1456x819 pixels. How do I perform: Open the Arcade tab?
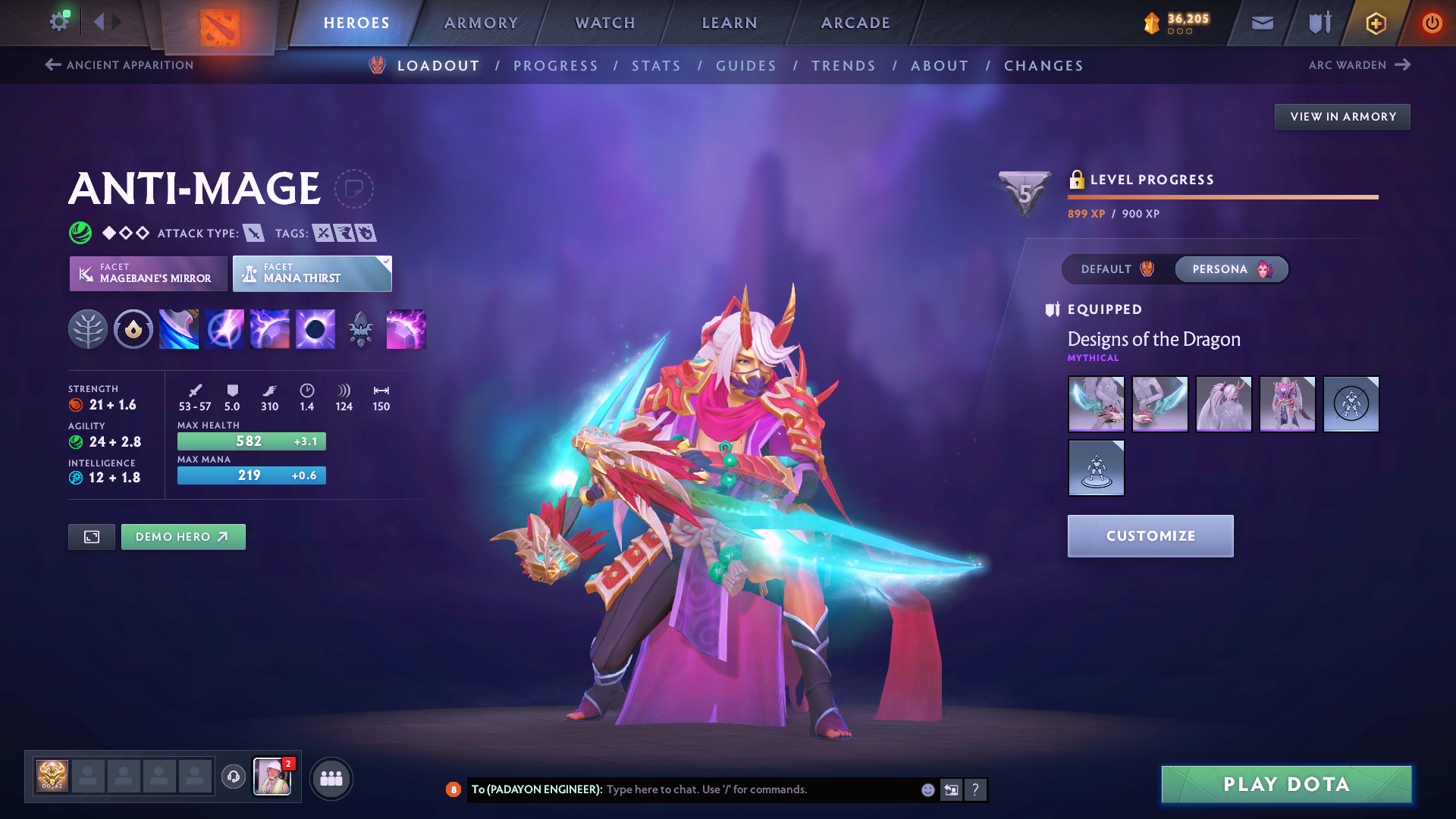[855, 23]
